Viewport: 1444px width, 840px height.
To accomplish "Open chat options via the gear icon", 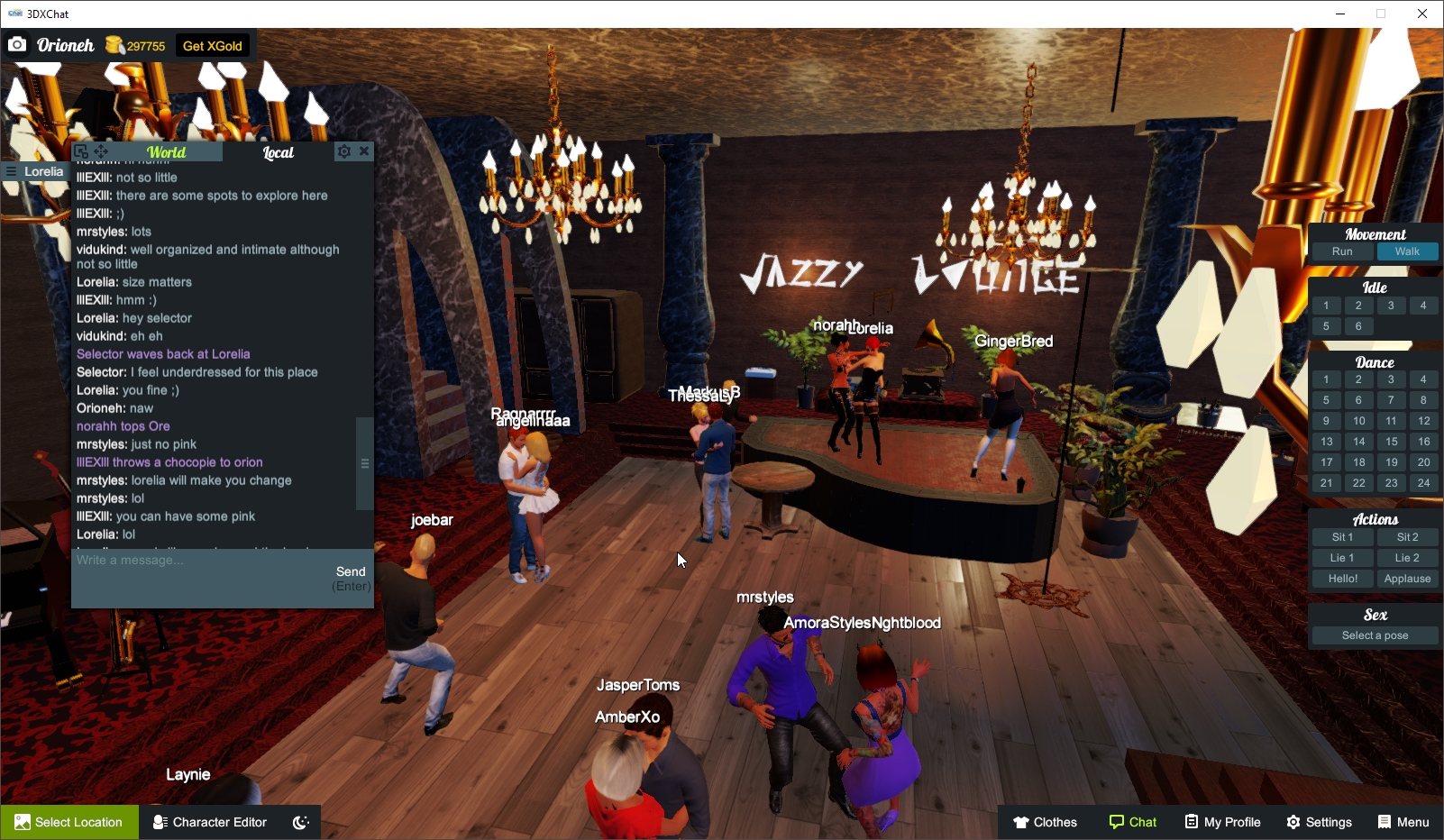I will coord(344,151).
